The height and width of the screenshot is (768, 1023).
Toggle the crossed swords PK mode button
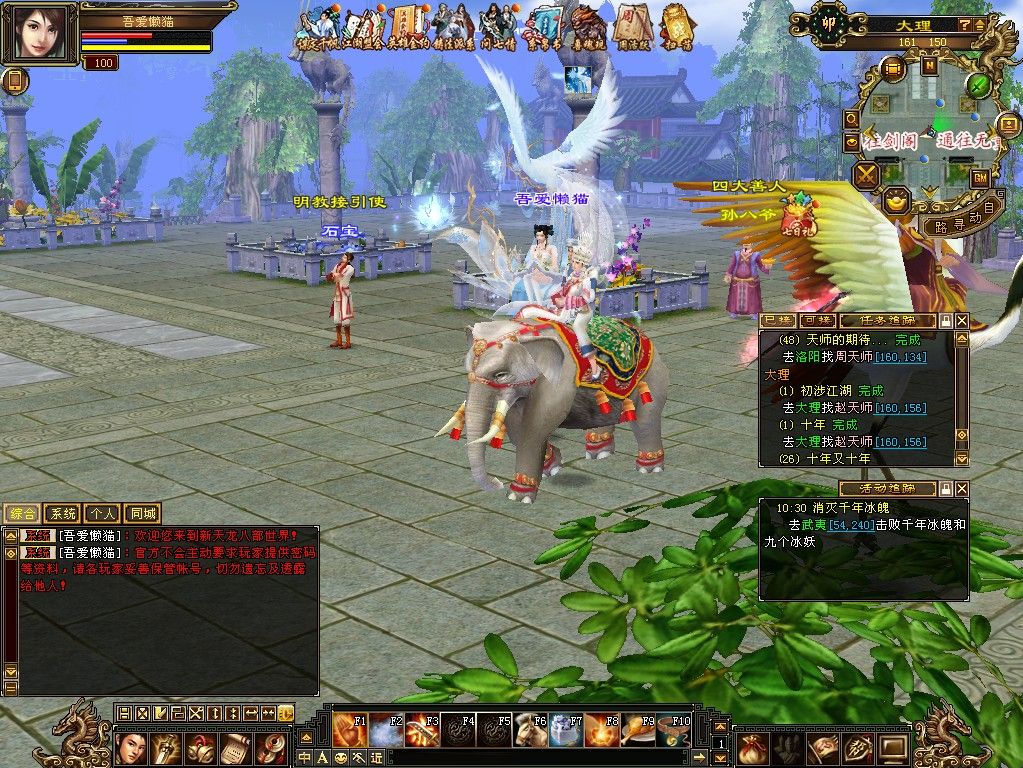coord(866,176)
